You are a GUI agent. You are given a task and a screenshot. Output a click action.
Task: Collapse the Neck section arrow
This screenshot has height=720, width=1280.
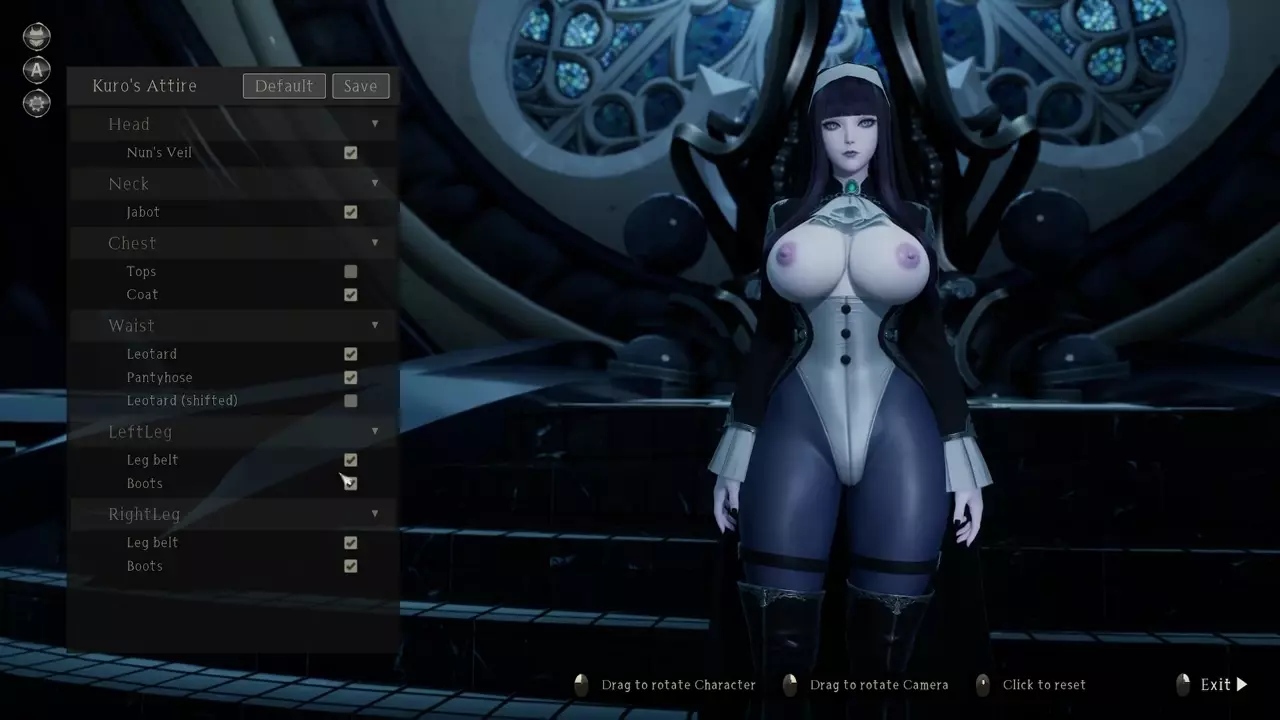coord(375,183)
